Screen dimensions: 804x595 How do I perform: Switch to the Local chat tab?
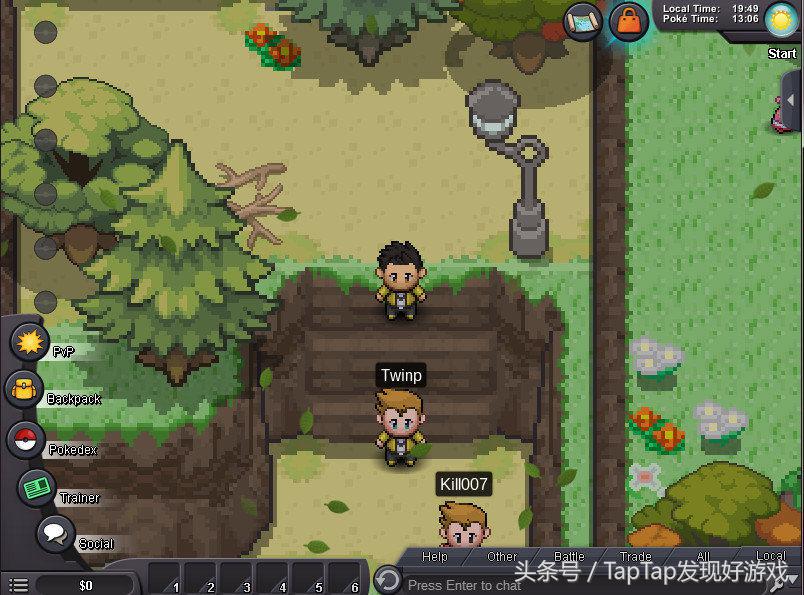tap(770, 557)
